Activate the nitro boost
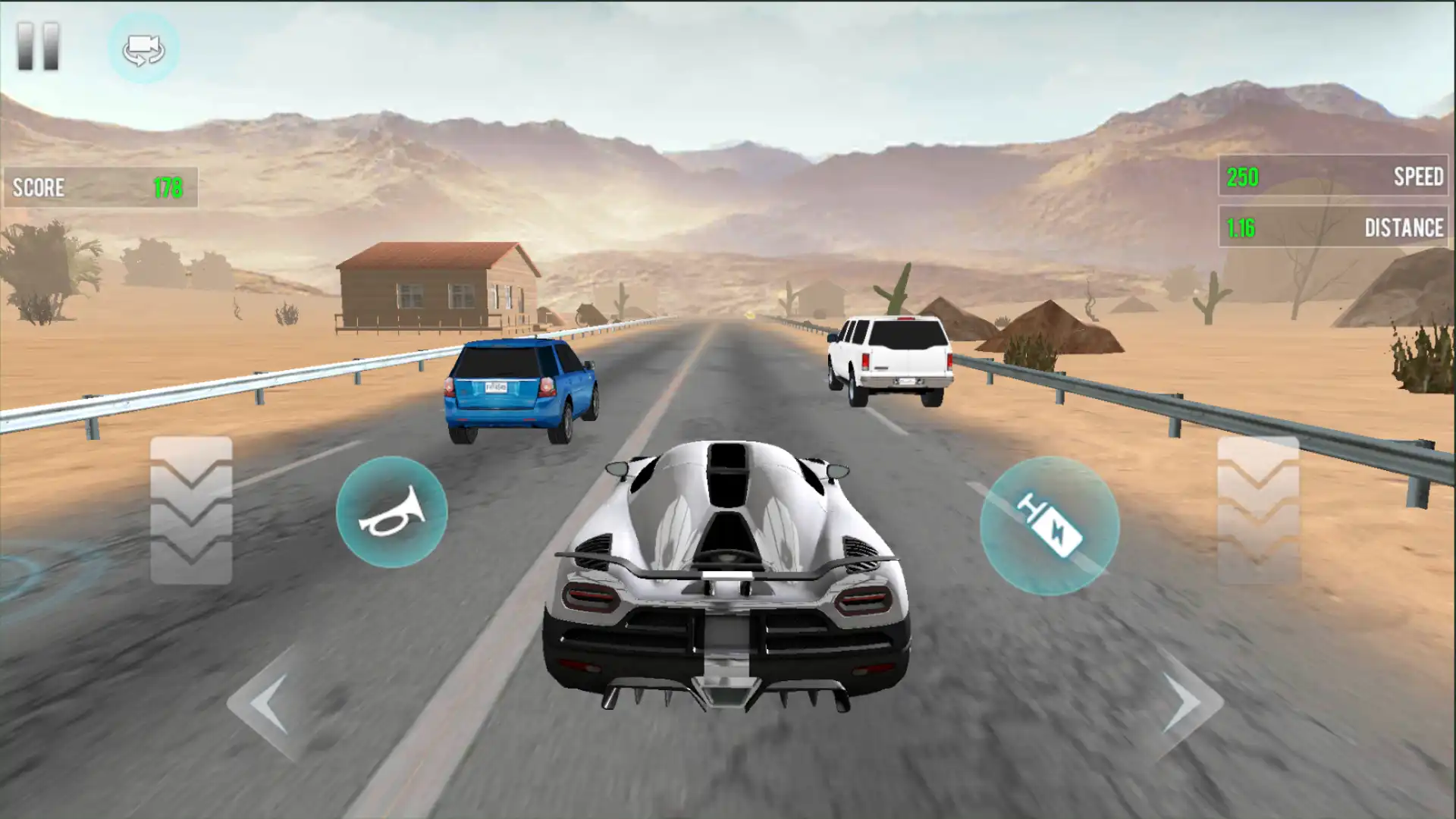 1050,526
